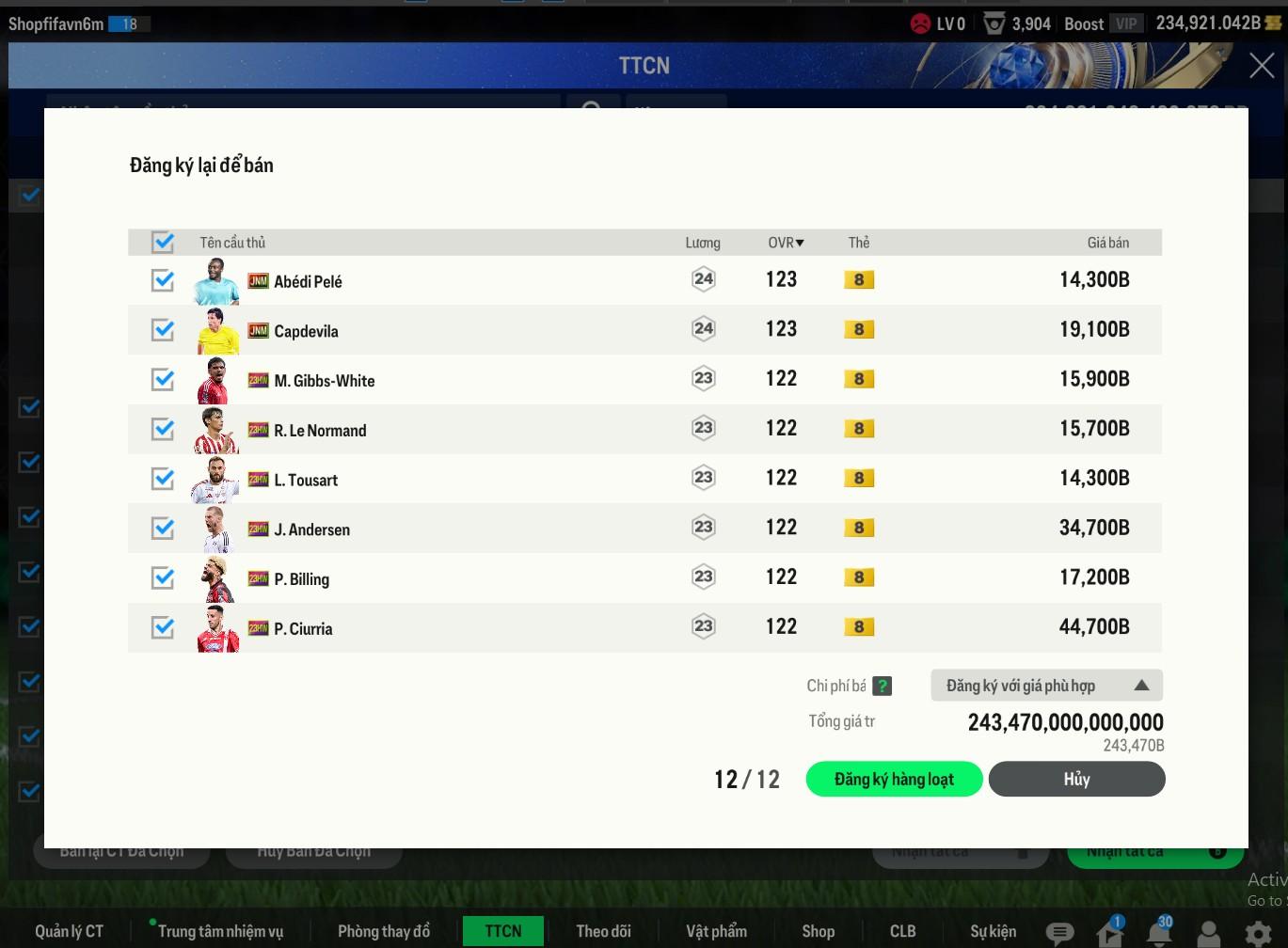Toggle the P. Ciurria checkbox
Image resolution: width=1288 pixels, height=948 pixels.
[x=163, y=627]
